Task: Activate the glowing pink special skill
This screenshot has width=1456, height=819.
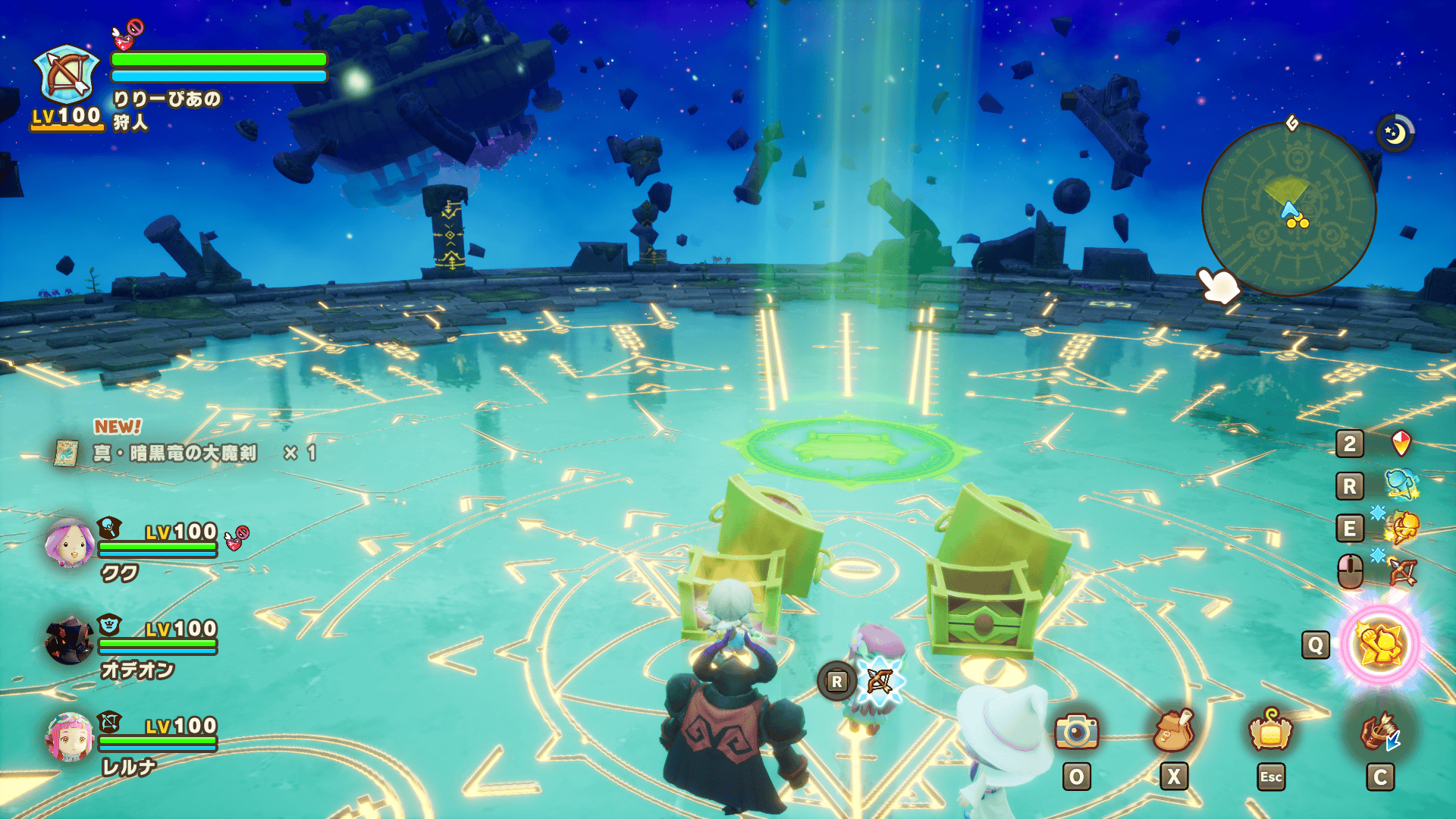Action: [x=1380, y=645]
